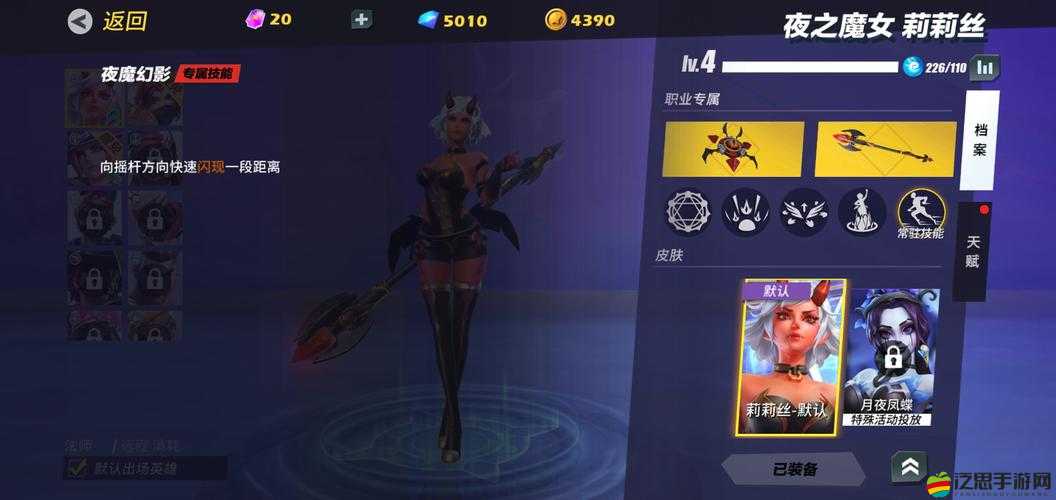This screenshot has height=500, width=1056.
Task: Select the spider class-exclusive item card
Action: pyautogui.click(x=733, y=148)
